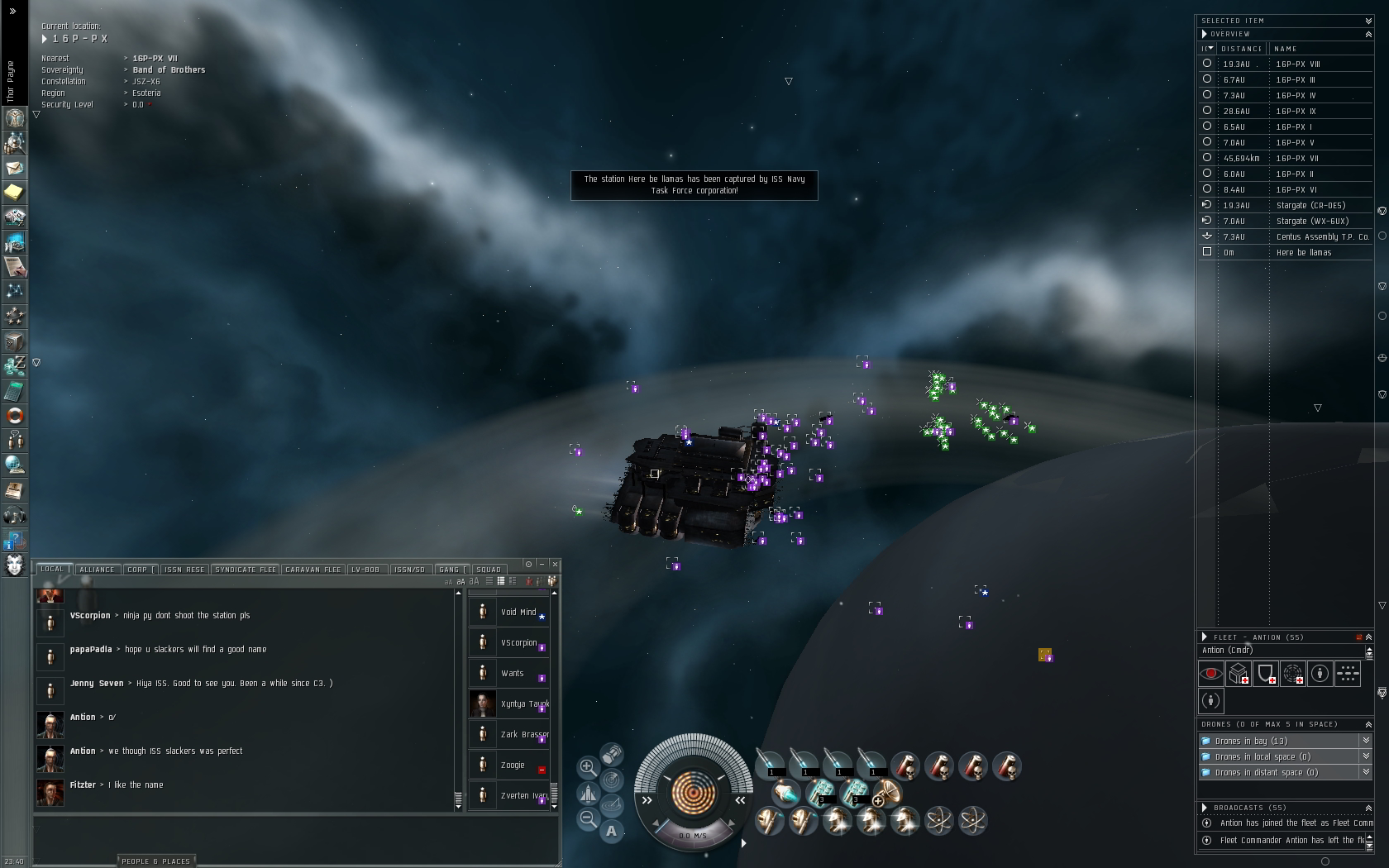Switch to the Alliance chat tab
The height and width of the screenshot is (868, 1389).
(x=97, y=570)
